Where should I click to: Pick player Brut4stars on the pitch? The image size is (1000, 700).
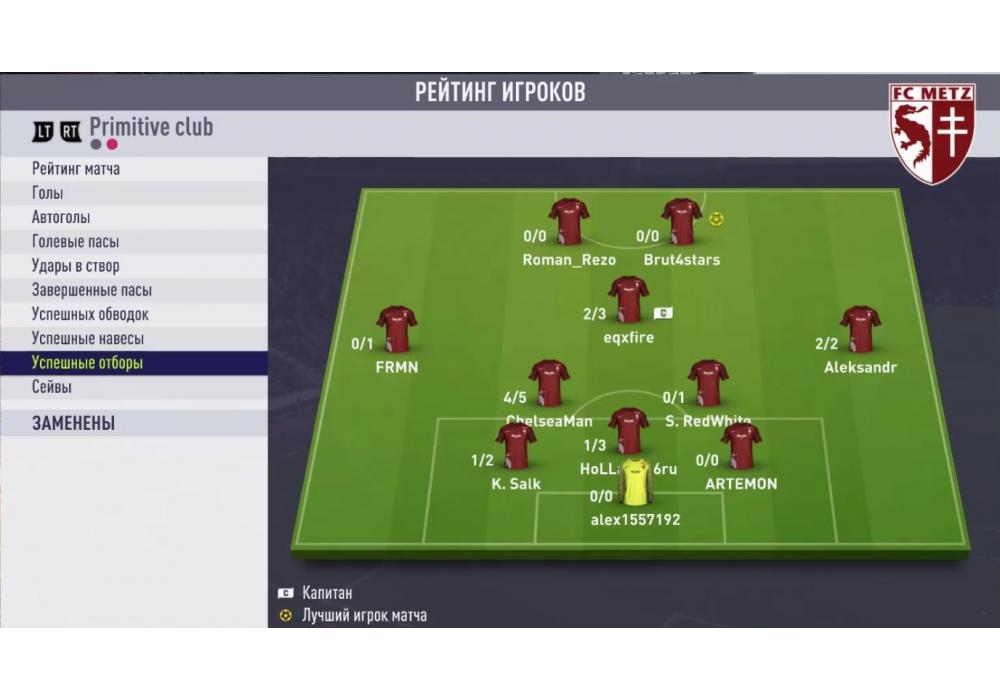pyautogui.click(x=681, y=222)
